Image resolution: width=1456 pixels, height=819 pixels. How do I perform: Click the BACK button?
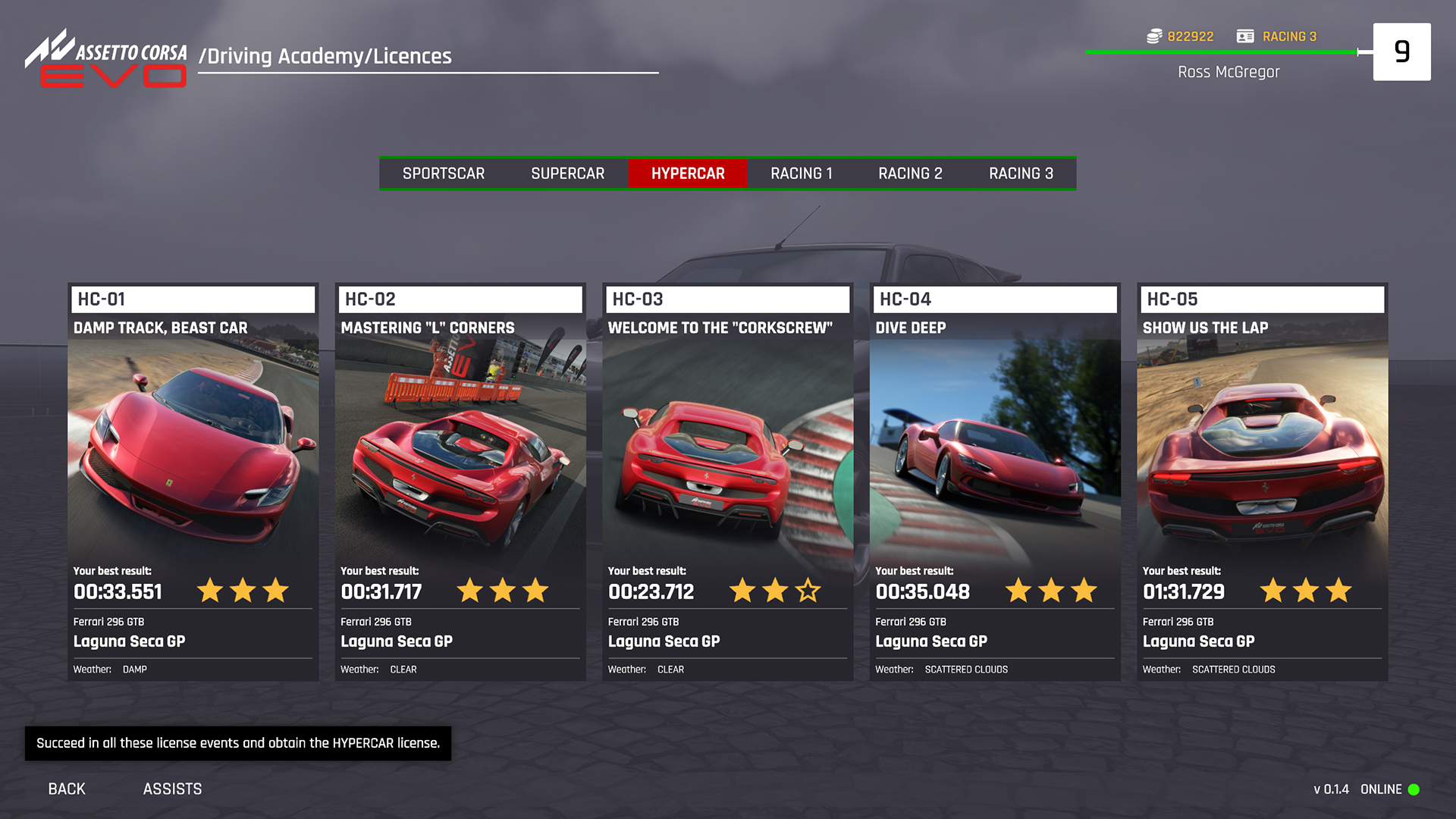pyautogui.click(x=66, y=789)
